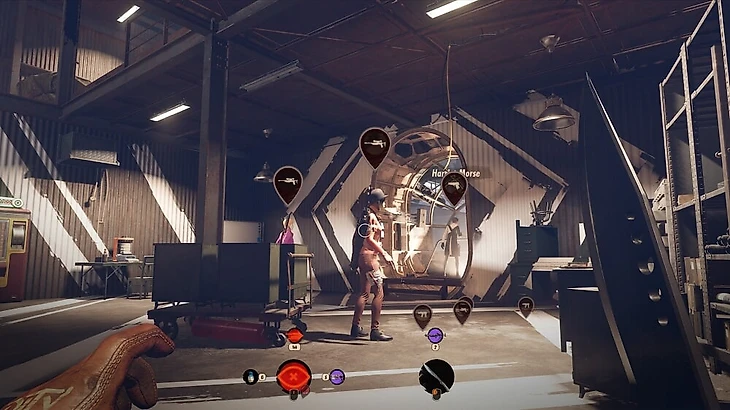Select the pistol marker under the Harriet Morse label

pos(454,187)
